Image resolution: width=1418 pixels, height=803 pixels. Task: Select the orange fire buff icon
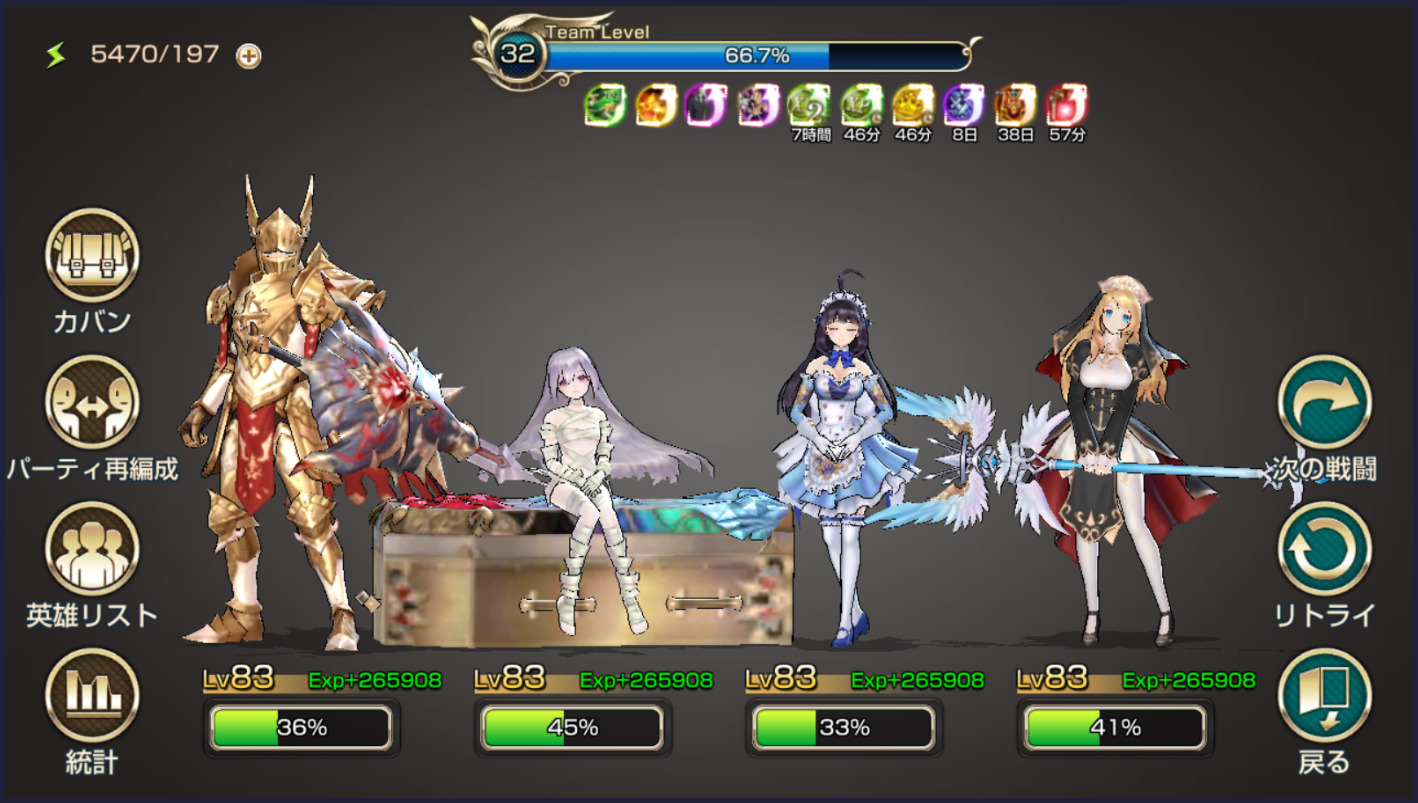pos(656,105)
